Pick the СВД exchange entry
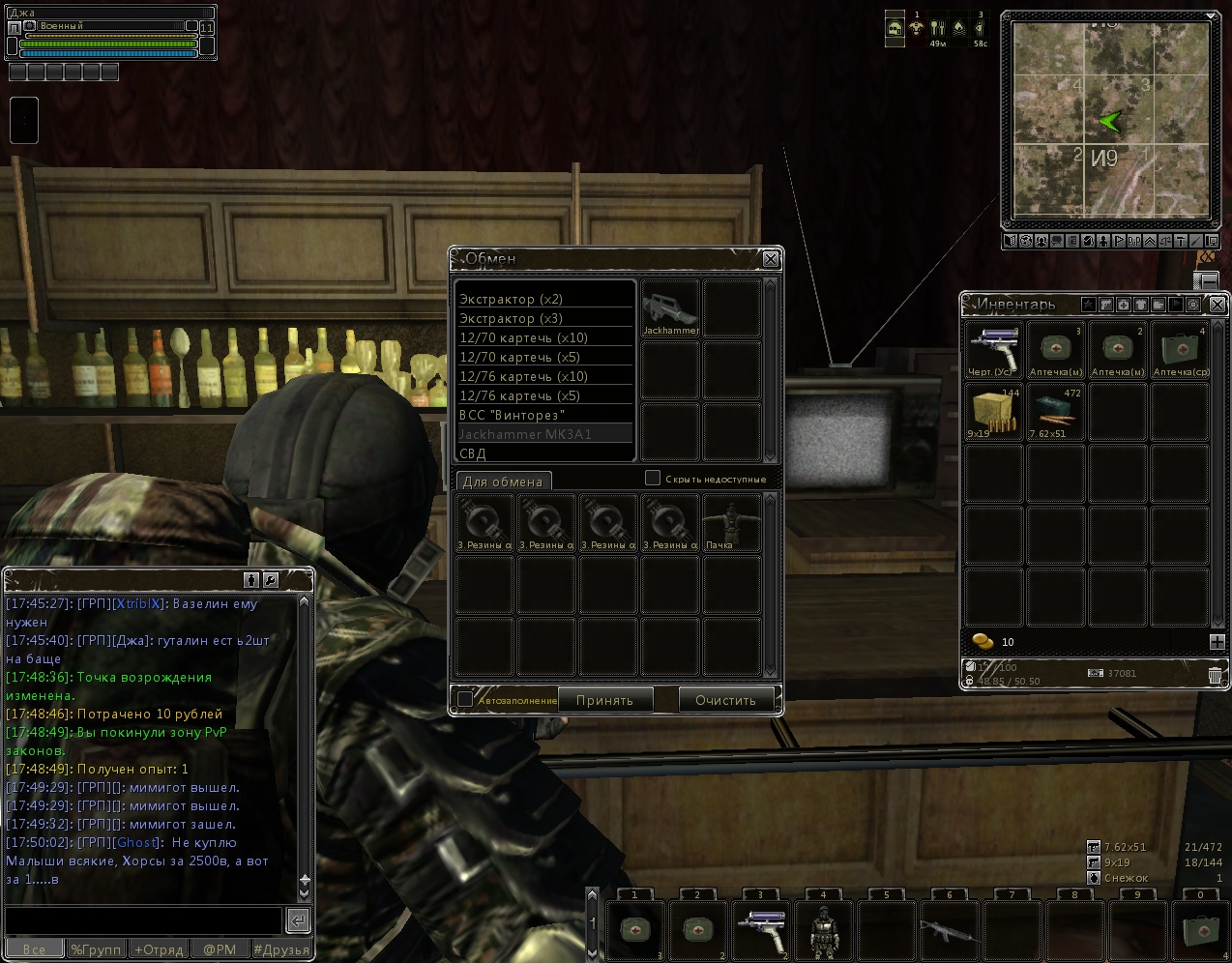Screen dimensions: 1232x963 (544, 453)
